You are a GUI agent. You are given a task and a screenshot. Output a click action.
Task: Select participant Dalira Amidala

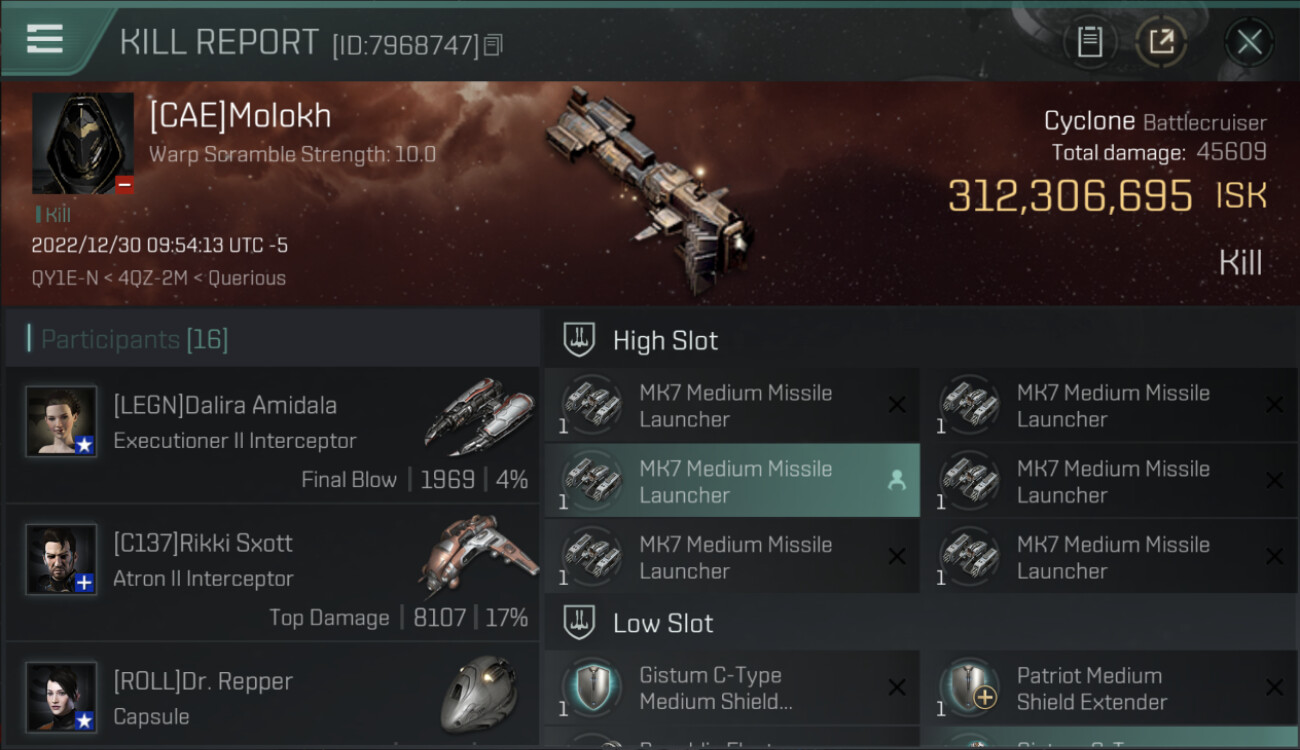[x=272, y=435]
